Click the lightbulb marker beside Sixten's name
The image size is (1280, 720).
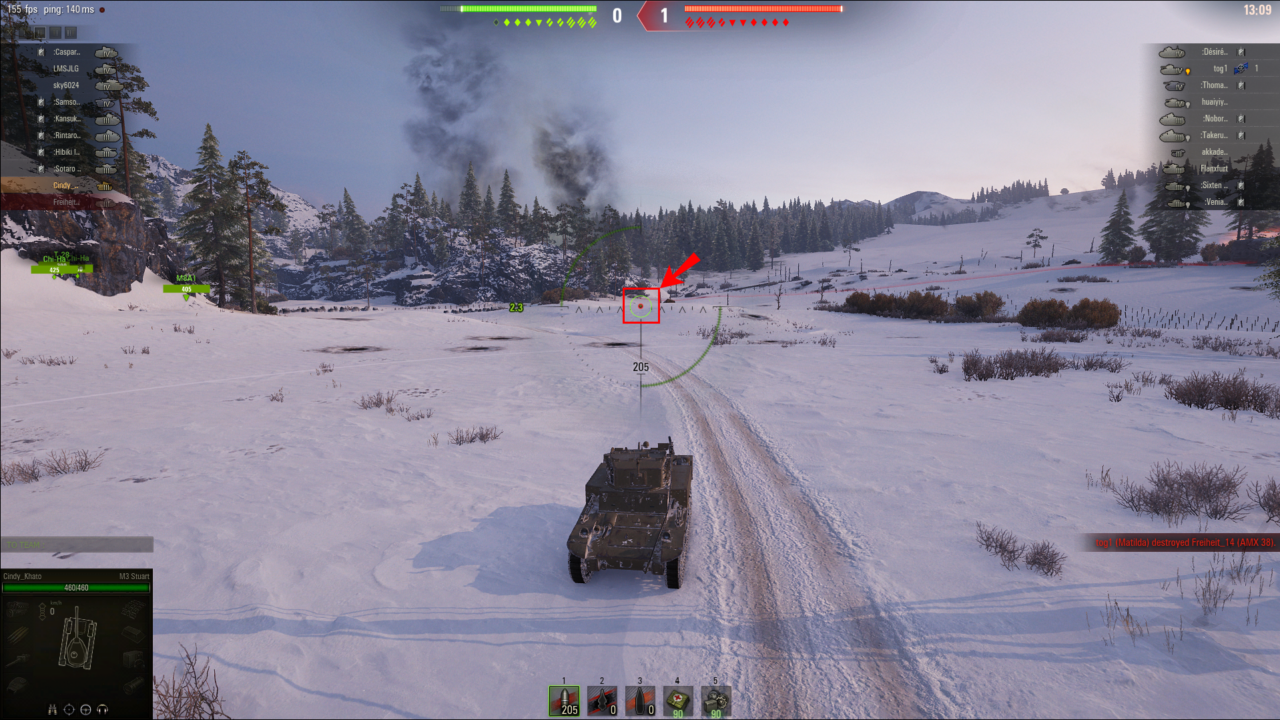pos(1188,187)
